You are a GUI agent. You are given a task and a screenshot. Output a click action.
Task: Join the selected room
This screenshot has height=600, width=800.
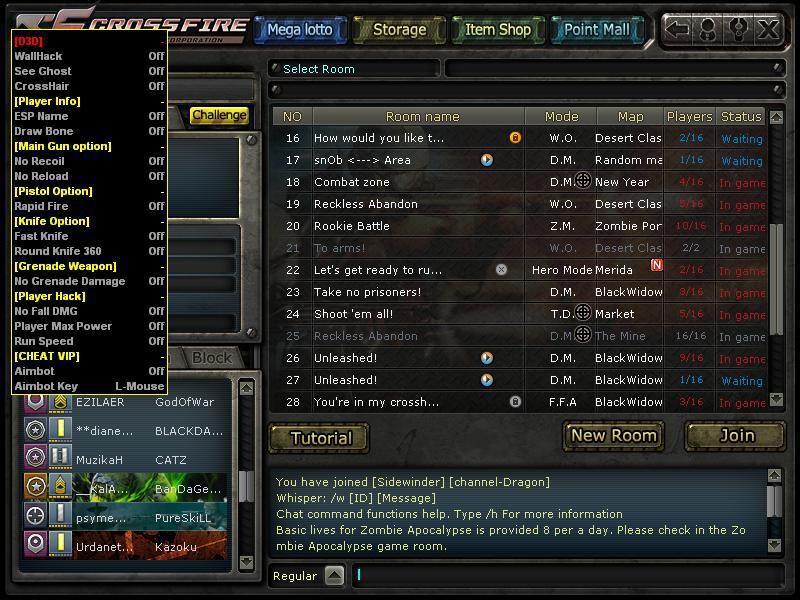point(736,435)
